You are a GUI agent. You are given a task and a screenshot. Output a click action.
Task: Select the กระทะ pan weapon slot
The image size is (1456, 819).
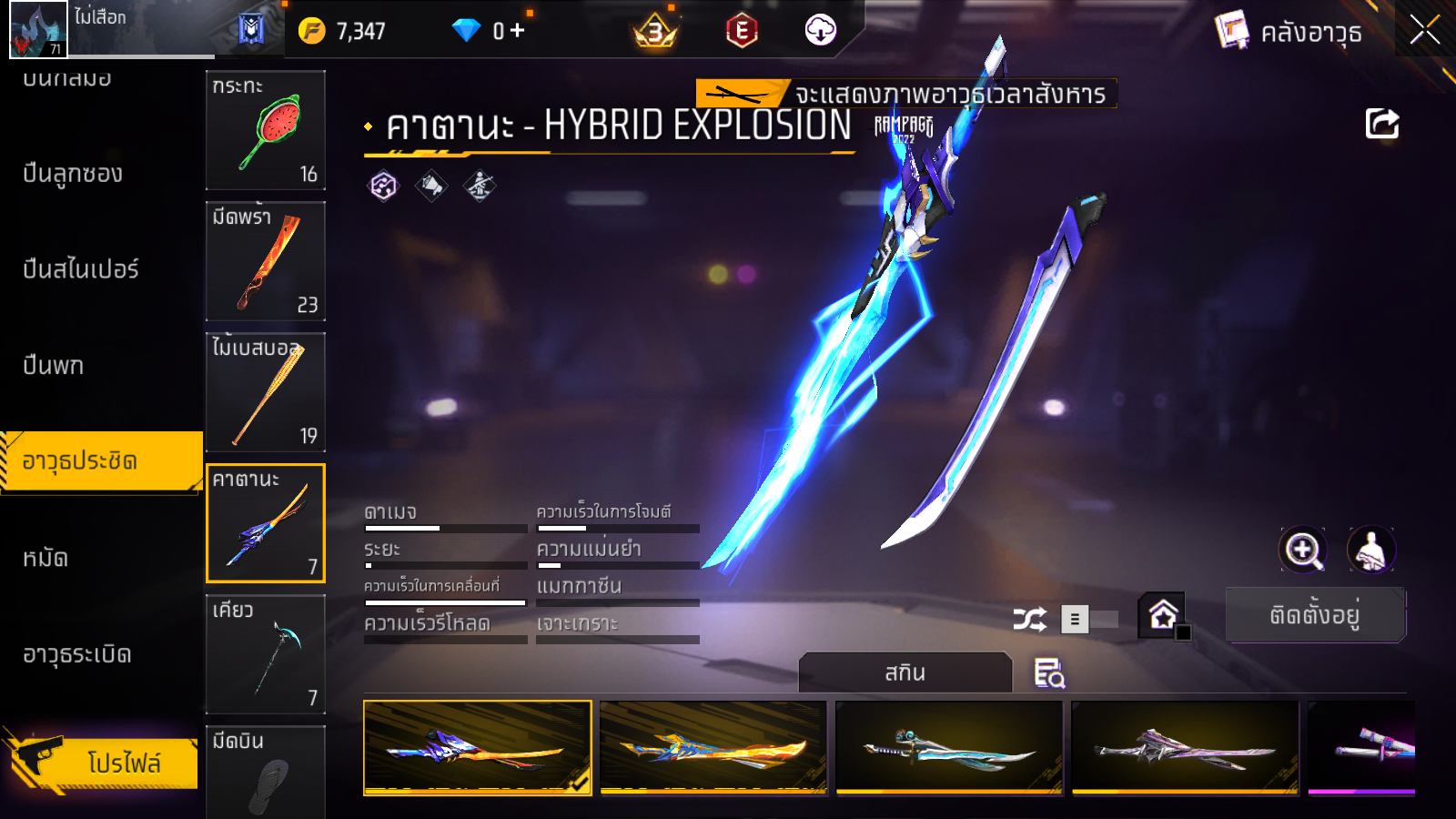pos(265,130)
